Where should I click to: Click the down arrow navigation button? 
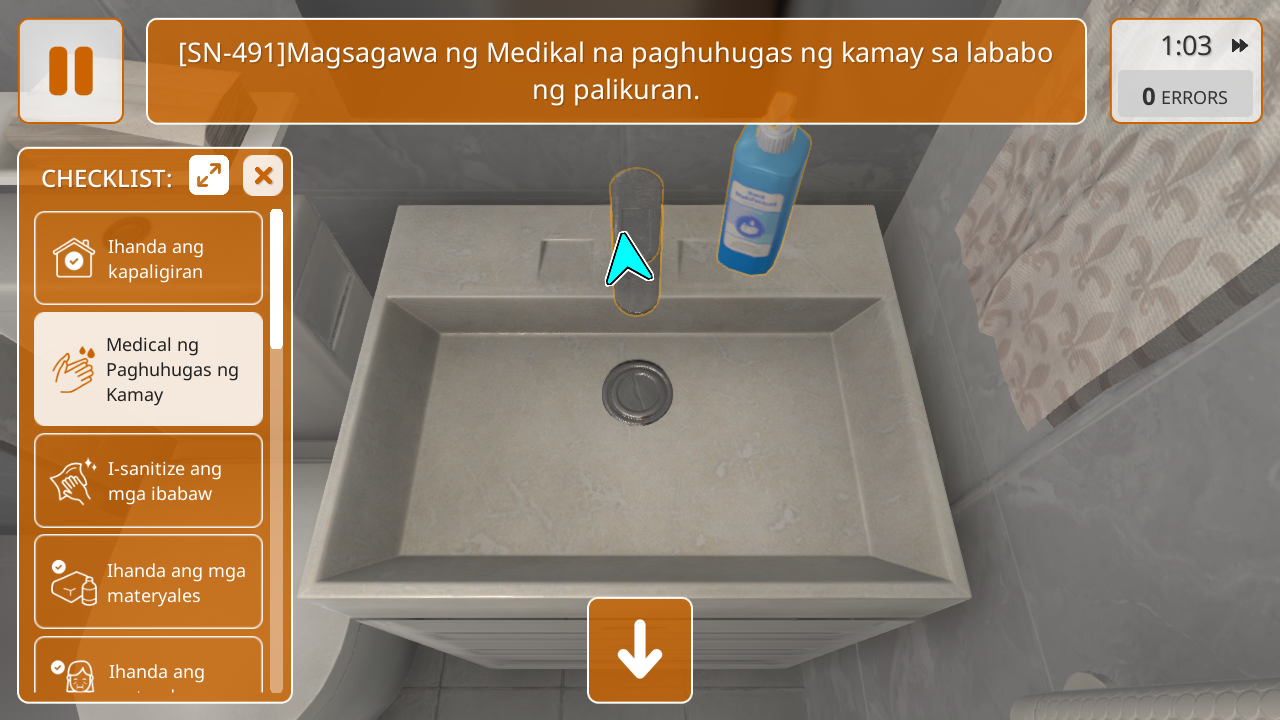[640, 650]
